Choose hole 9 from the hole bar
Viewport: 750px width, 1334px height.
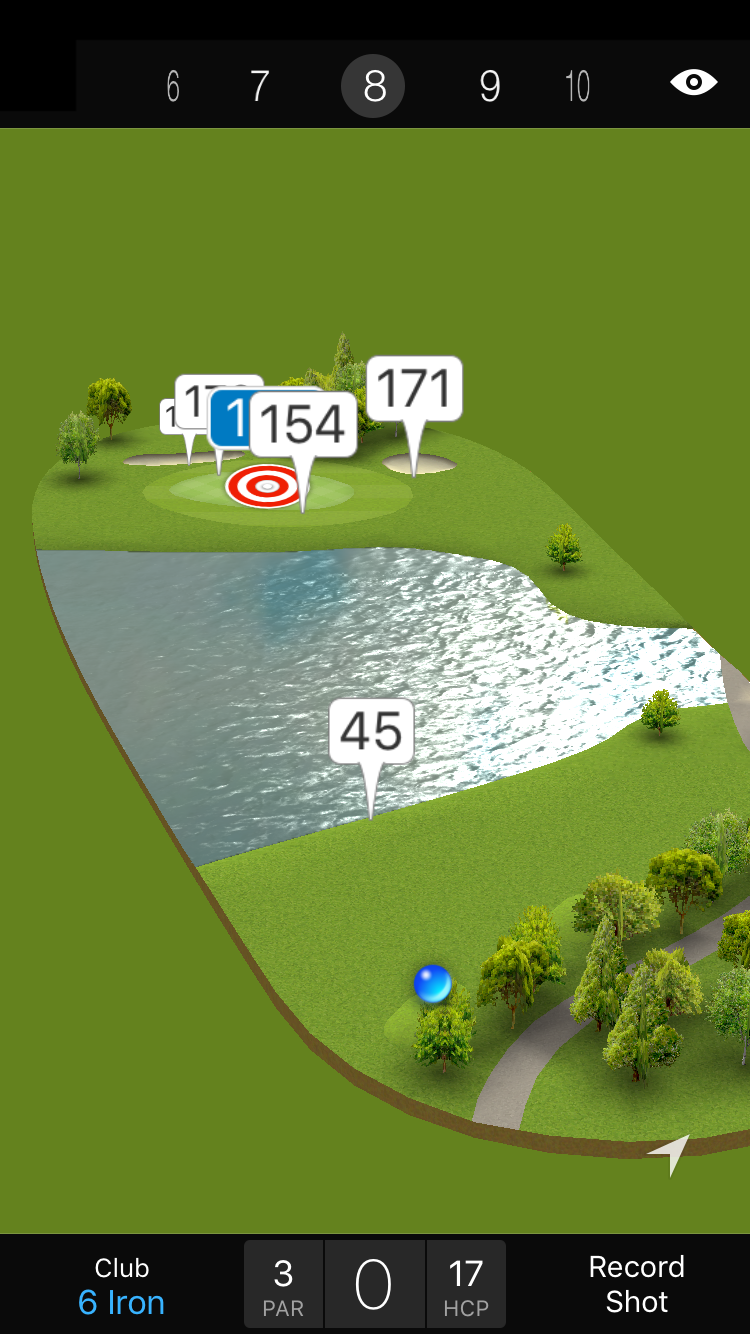pyautogui.click(x=489, y=87)
